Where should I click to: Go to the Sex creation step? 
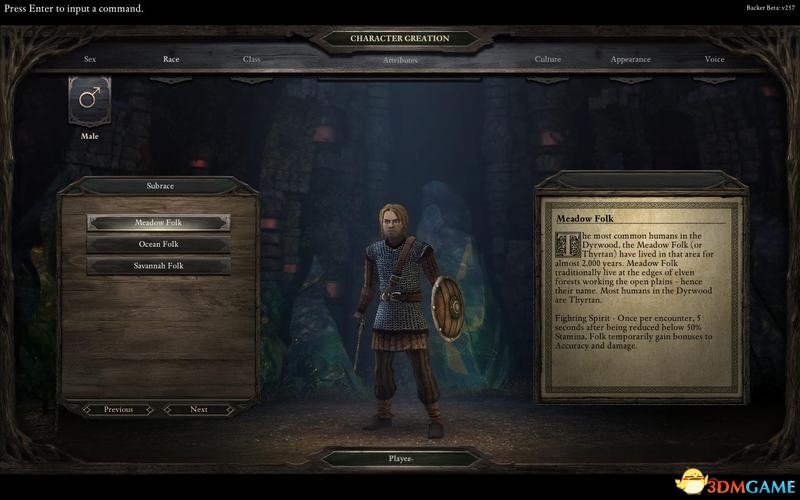tap(90, 59)
